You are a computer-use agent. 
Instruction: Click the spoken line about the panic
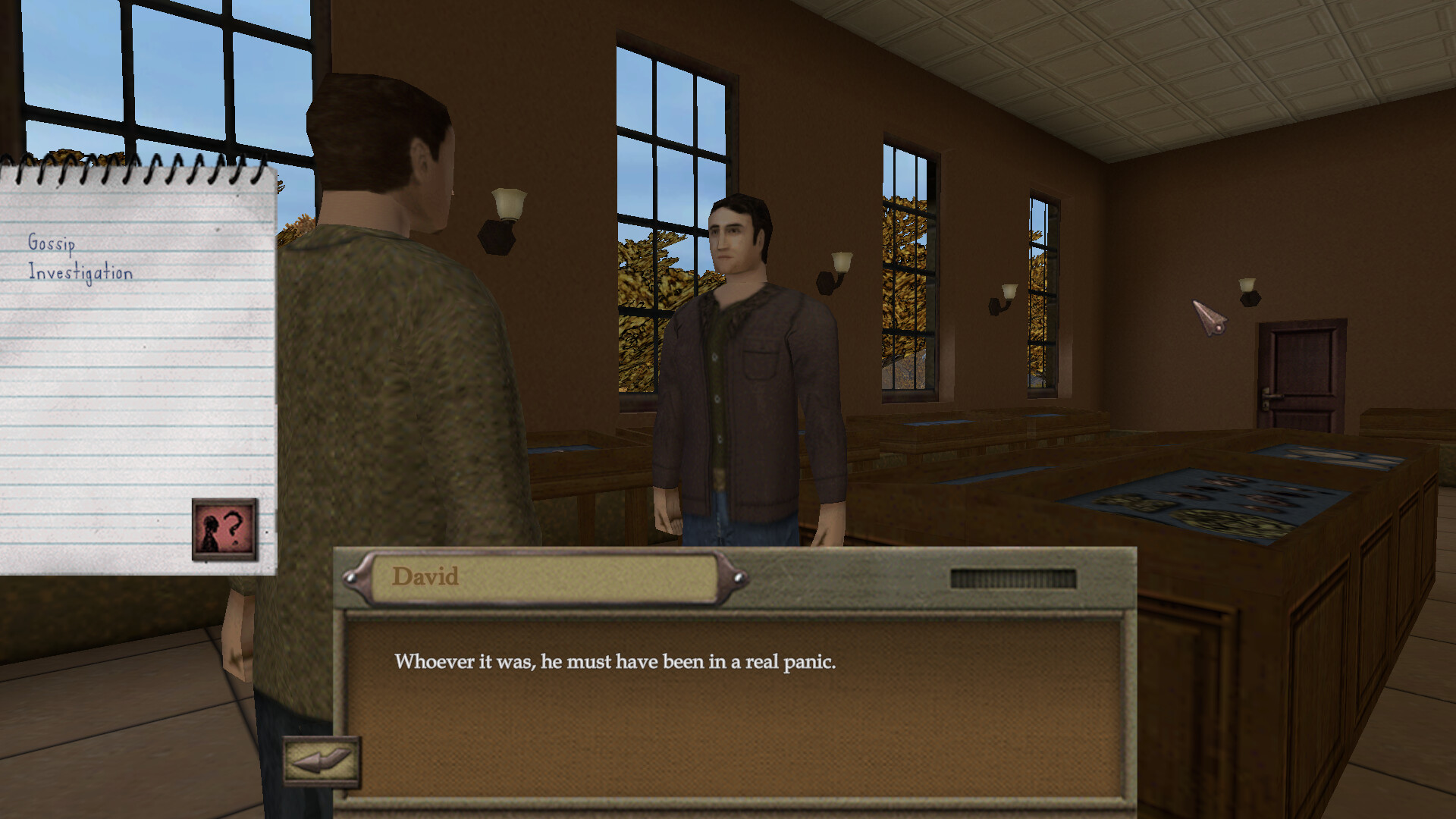[x=616, y=661]
